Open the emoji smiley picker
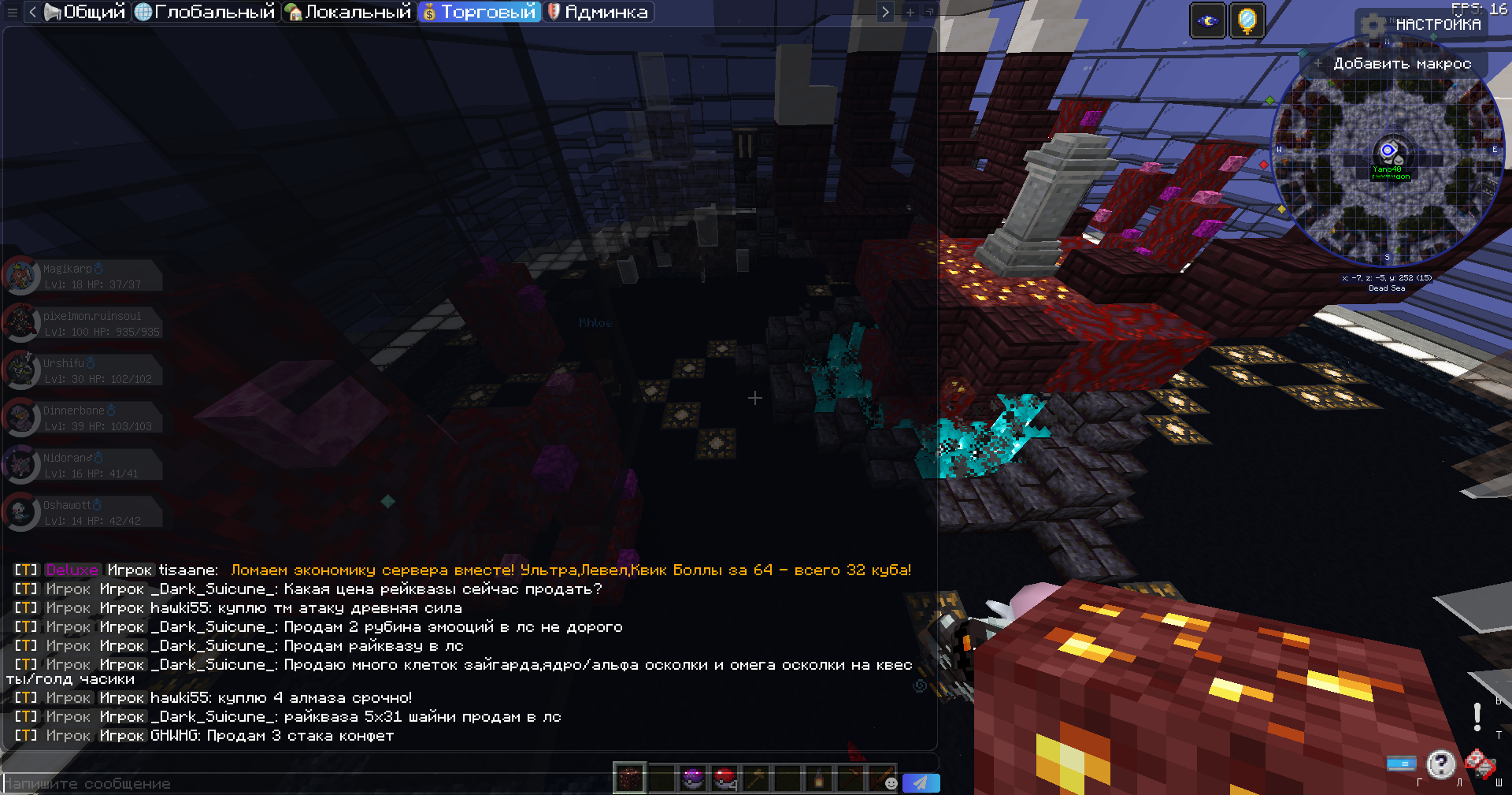Screen dimensions: 1512x795 (x=891, y=782)
